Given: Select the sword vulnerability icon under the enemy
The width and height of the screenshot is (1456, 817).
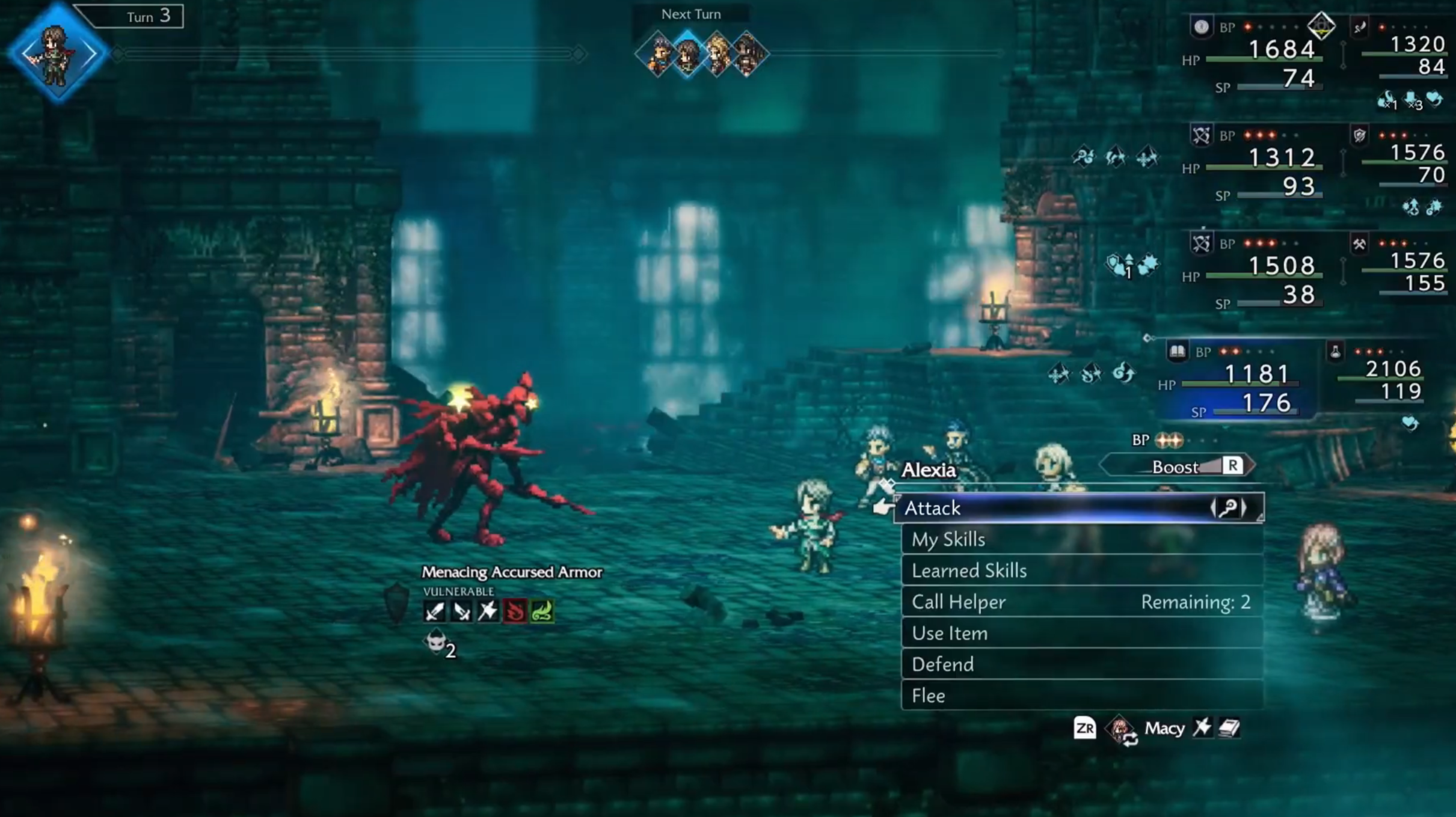Looking at the screenshot, I should pyautogui.click(x=434, y=612).
